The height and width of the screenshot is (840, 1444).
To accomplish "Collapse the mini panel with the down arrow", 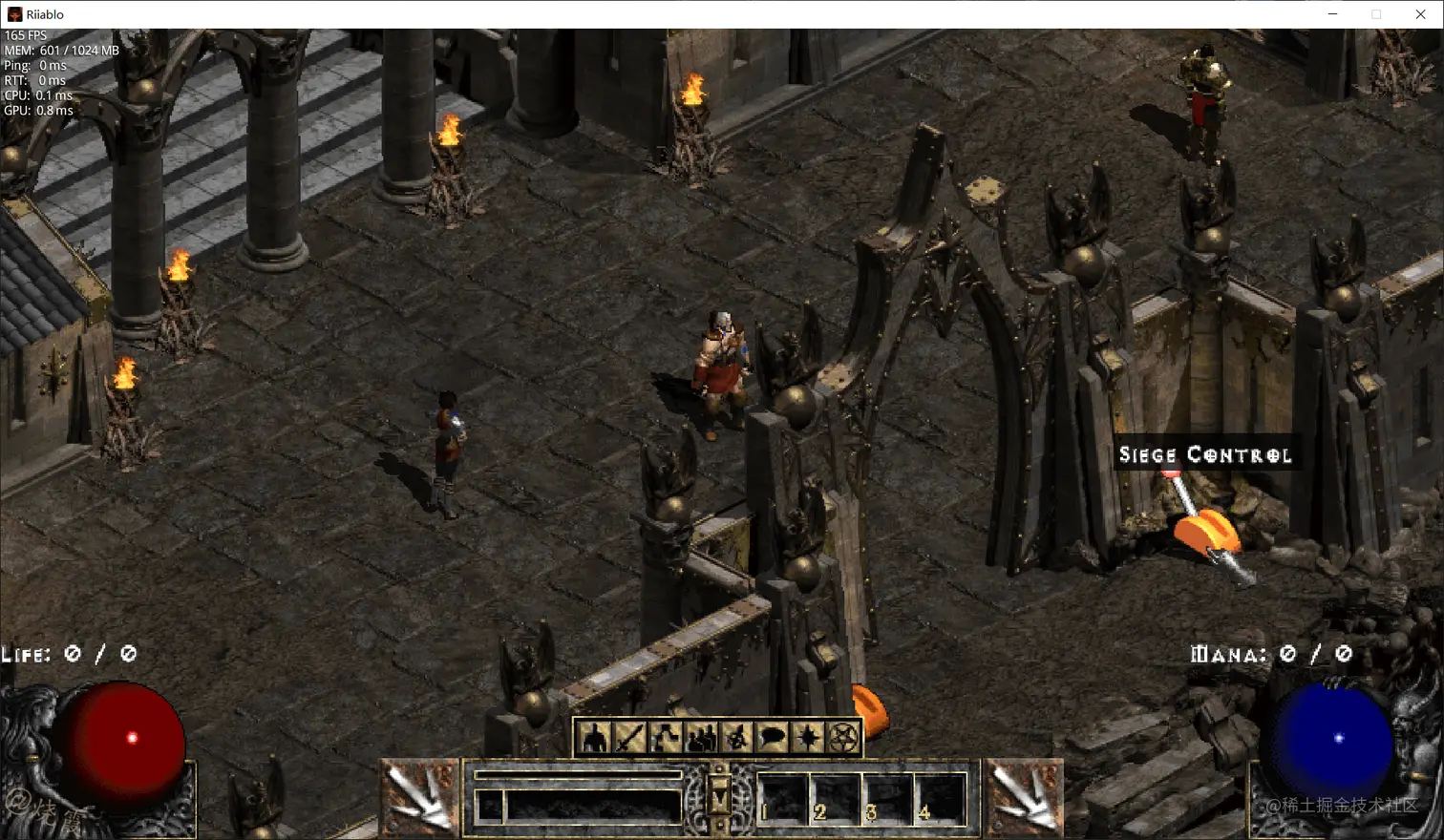I will 720,795.
